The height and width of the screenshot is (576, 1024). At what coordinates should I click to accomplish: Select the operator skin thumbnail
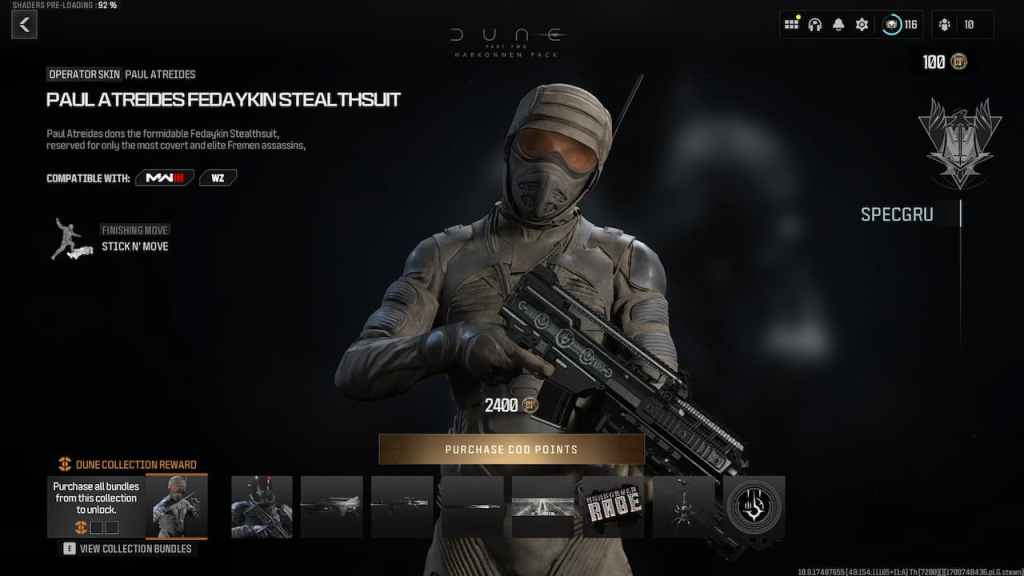(262, 507)
